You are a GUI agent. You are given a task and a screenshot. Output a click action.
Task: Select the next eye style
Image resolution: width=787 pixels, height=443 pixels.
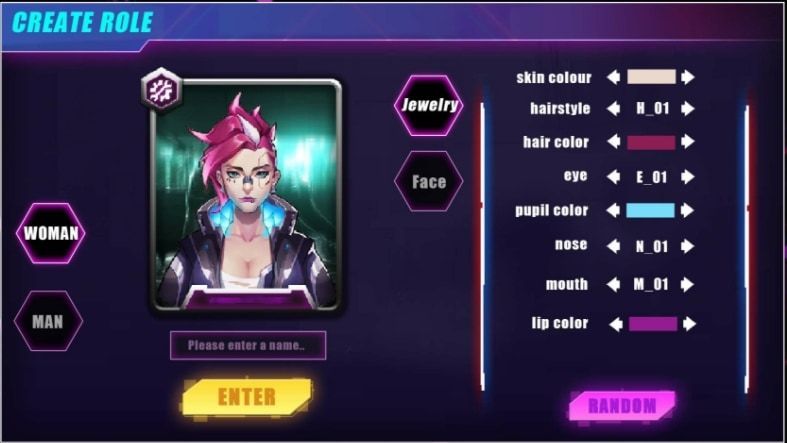pyautogui.click(x=688, y=176)
